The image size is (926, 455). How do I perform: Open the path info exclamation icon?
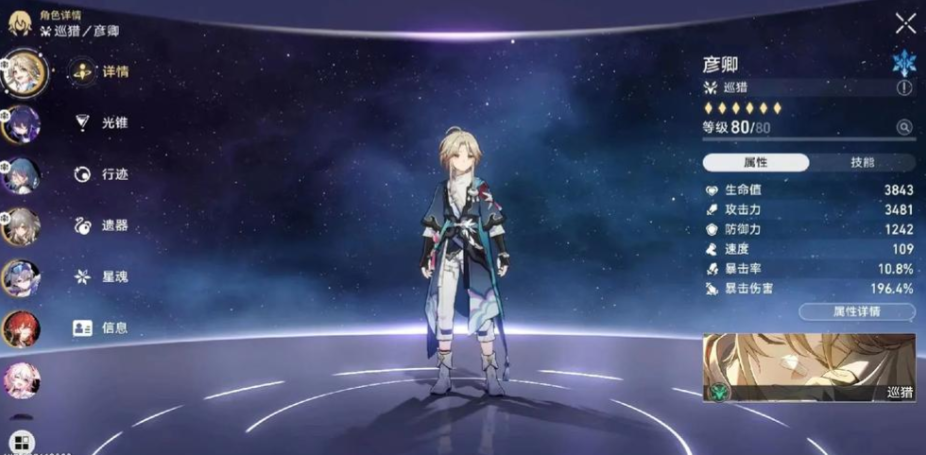904,88
